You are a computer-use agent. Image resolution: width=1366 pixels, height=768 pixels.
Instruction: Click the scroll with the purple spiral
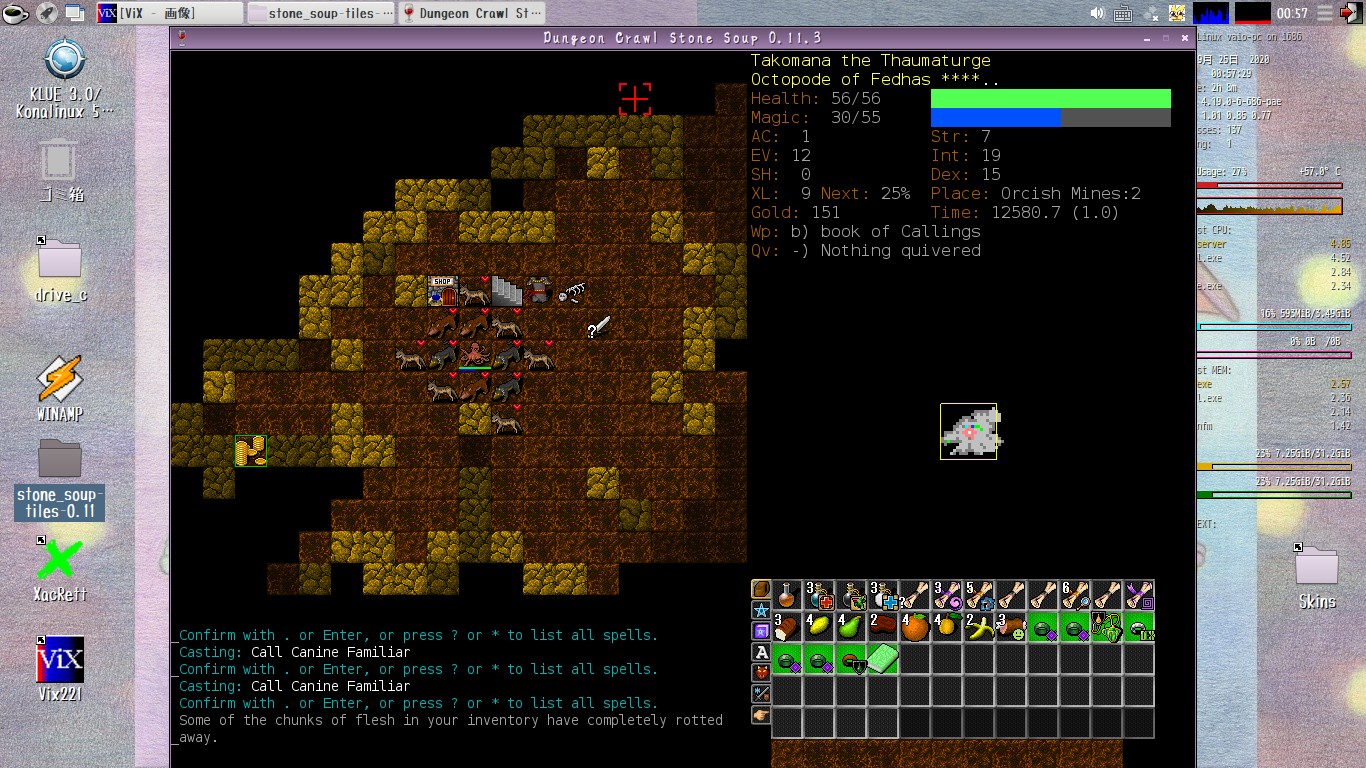coord(948,596)
